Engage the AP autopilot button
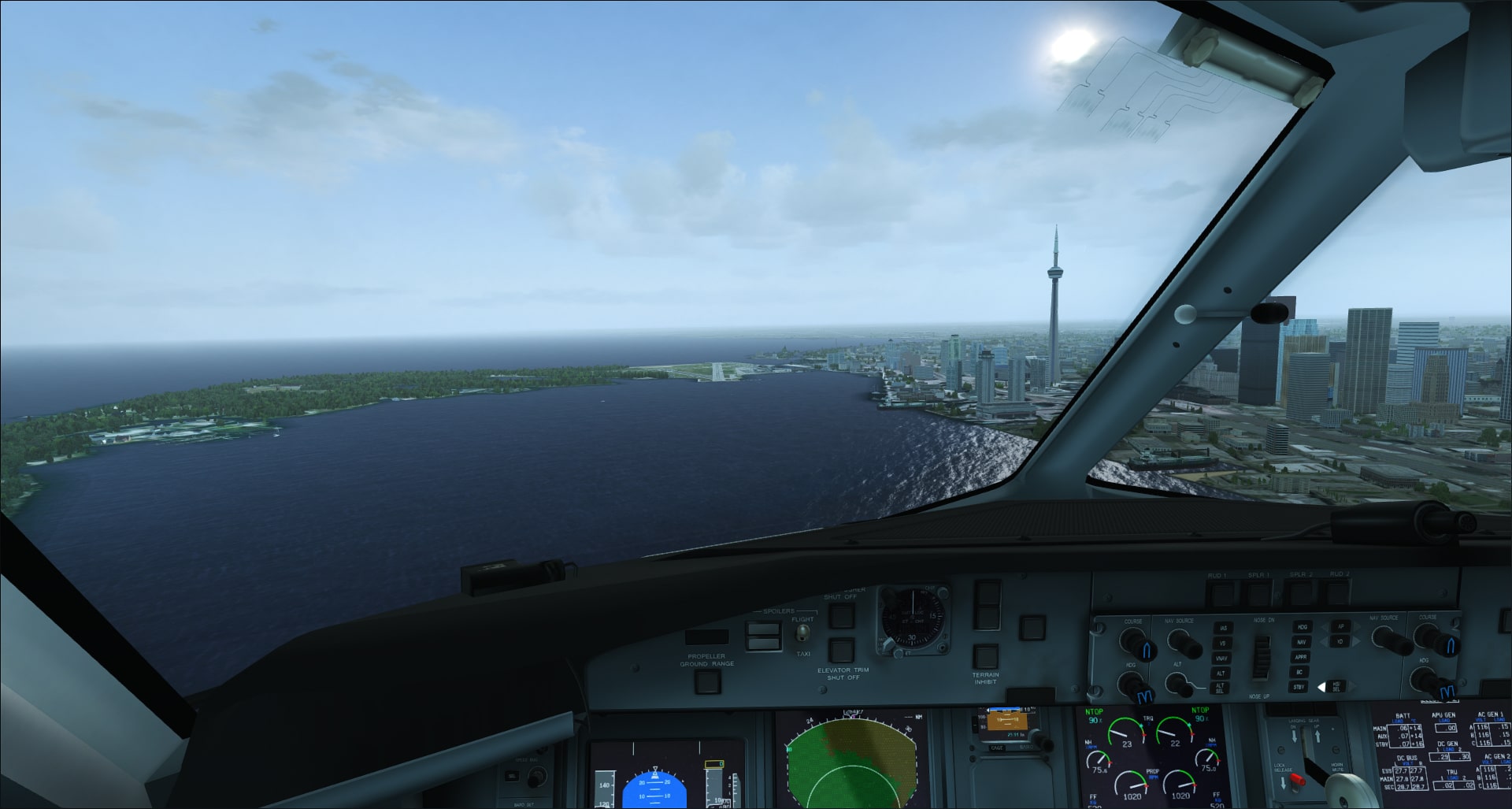Image resolution: width=1512 pixels, height=809 pixels. [1340, 627]
